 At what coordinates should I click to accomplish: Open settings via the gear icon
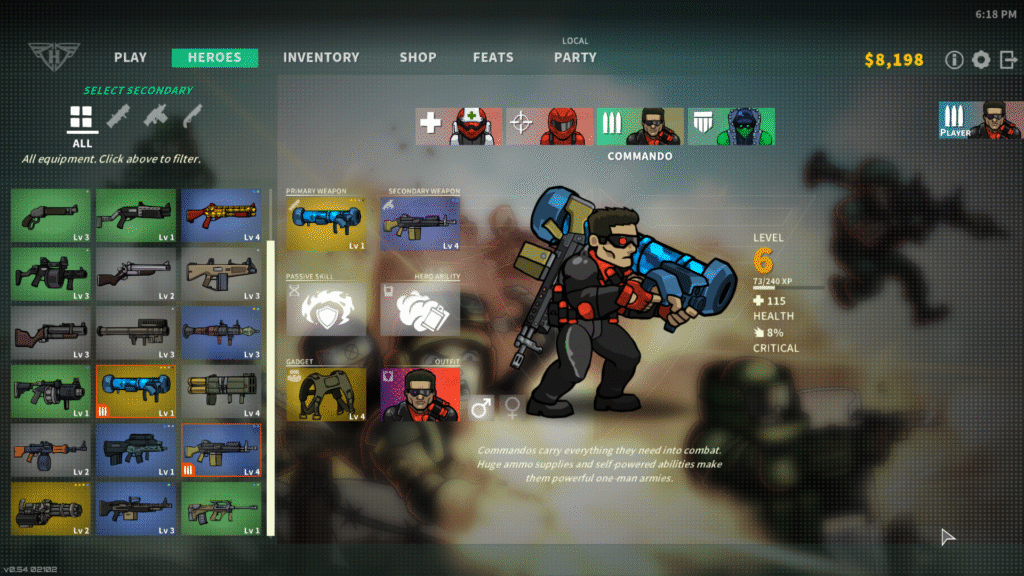(981, 60)
